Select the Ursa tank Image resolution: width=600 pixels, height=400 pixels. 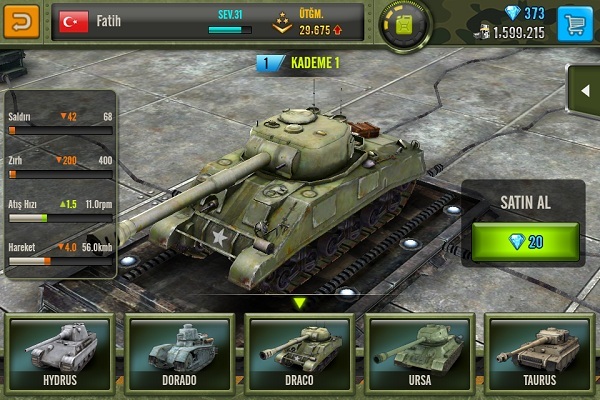pyautogui.click(x=417, y=352)
